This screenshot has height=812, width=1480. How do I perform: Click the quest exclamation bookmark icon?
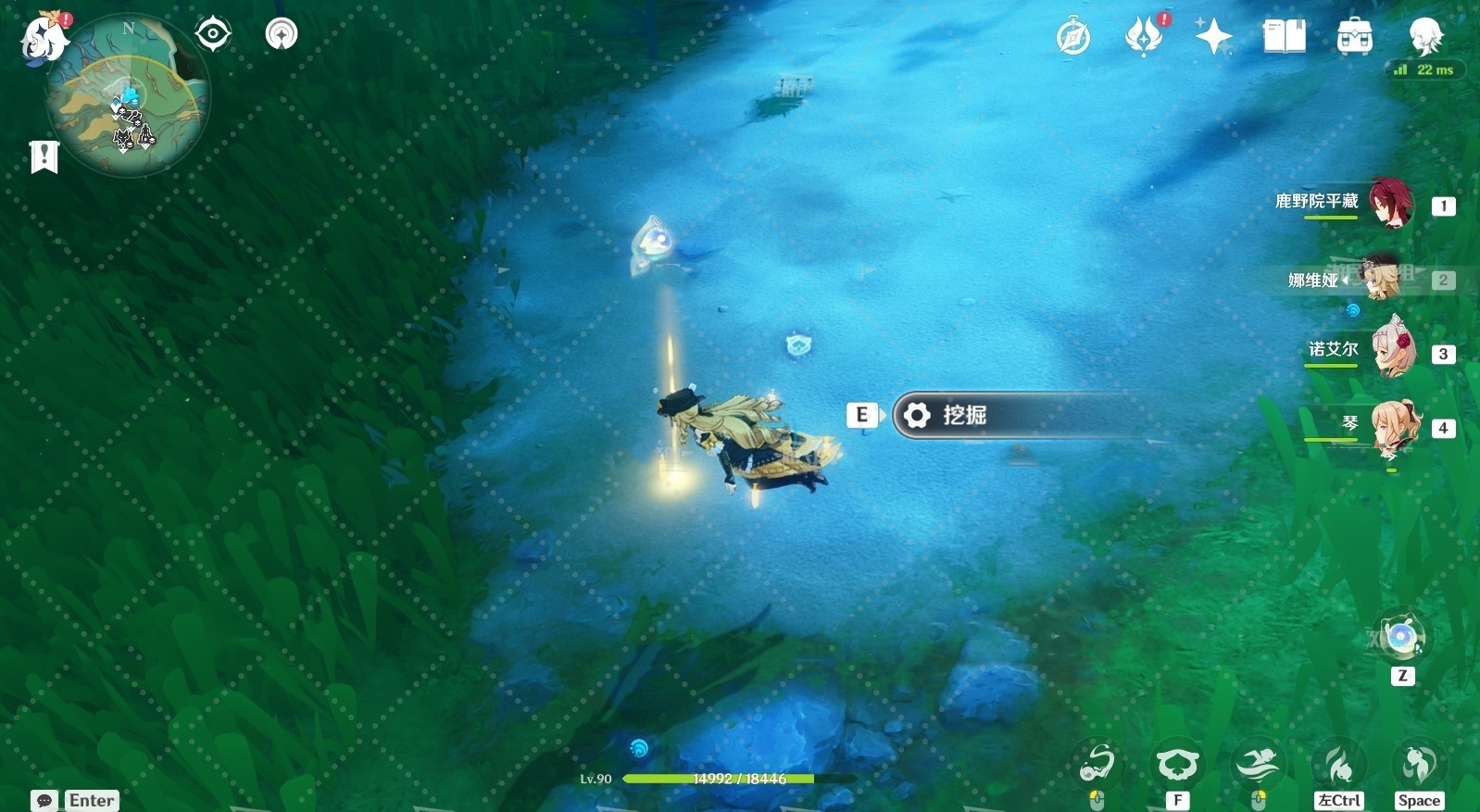44,156
